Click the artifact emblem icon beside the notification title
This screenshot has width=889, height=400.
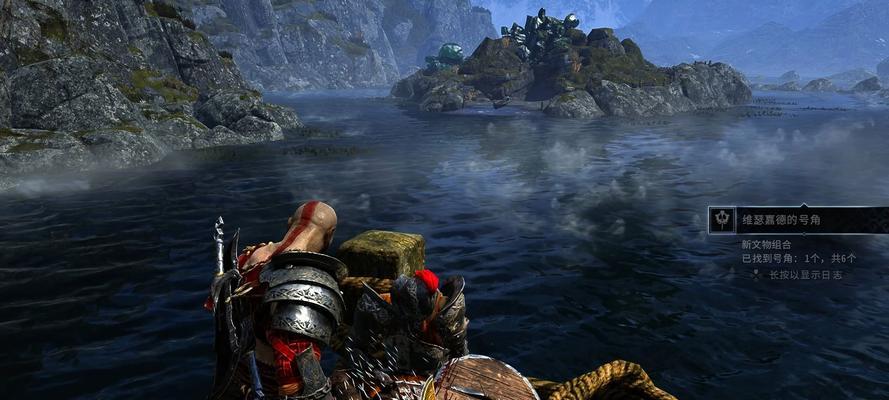click(722, 220)
